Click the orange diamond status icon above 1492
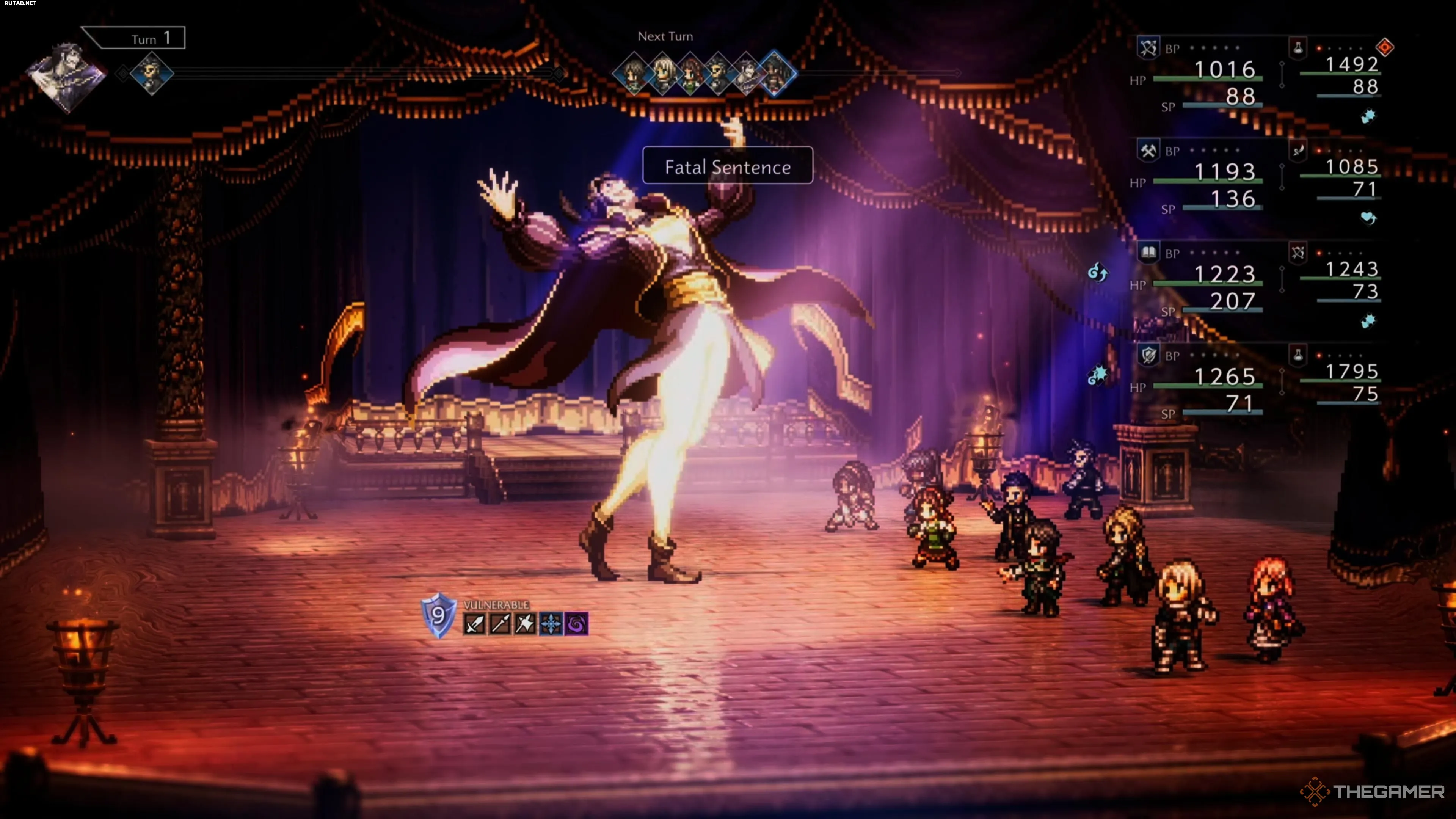The height and width of the screenshot is (819, 1456). 1385,47
